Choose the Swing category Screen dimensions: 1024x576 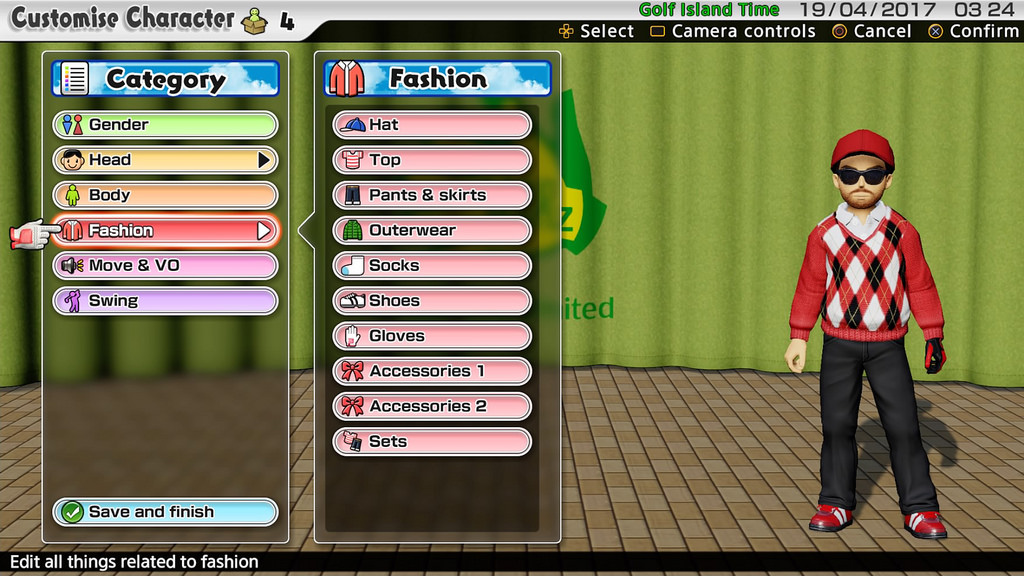click(165, 301)
